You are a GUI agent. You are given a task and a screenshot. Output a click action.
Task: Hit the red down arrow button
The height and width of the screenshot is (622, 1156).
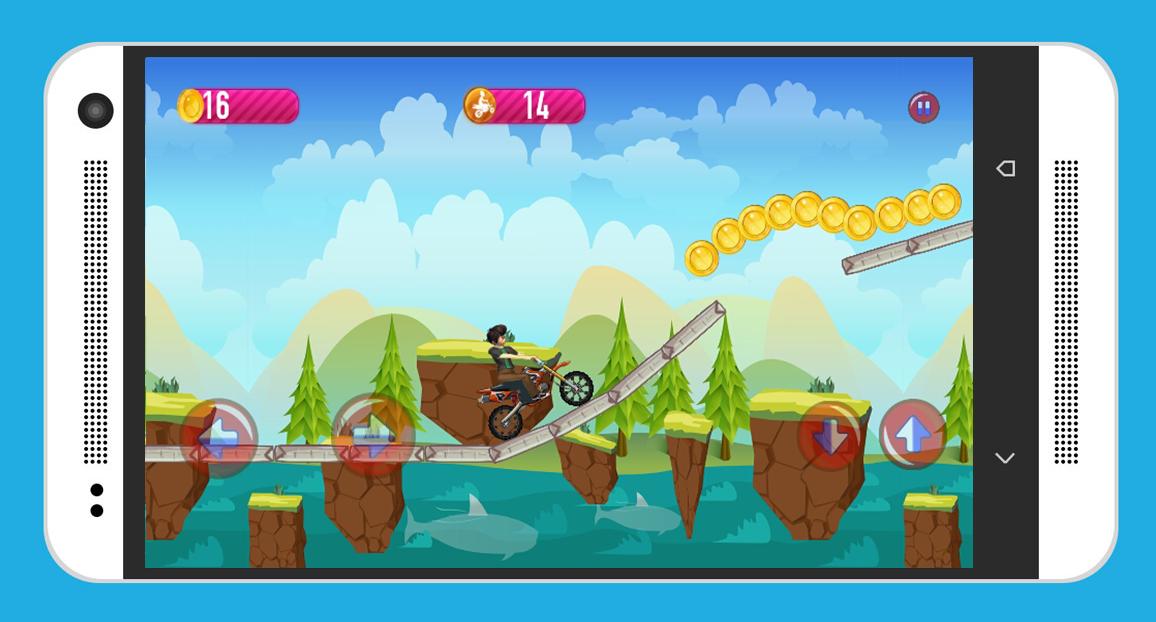829,435
